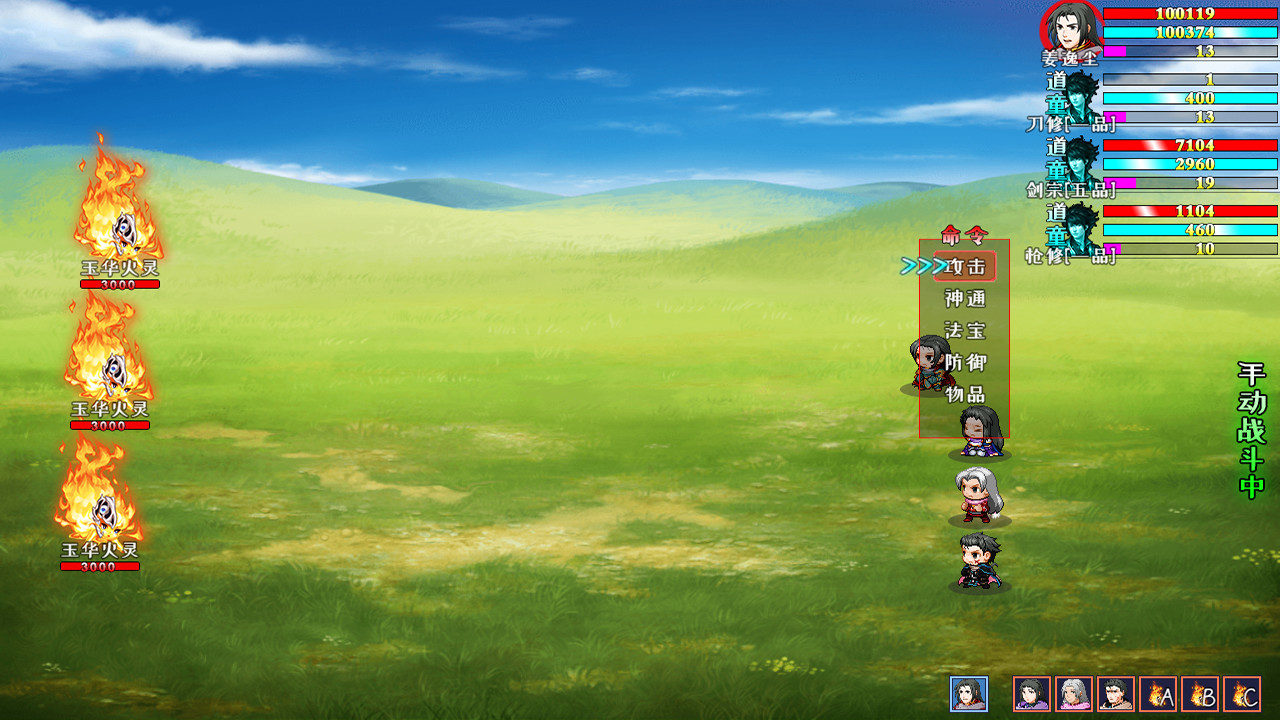Open the 神通 skills command
The height and width of the screenshot is (720, 1280).
click(x=965, y=299)
